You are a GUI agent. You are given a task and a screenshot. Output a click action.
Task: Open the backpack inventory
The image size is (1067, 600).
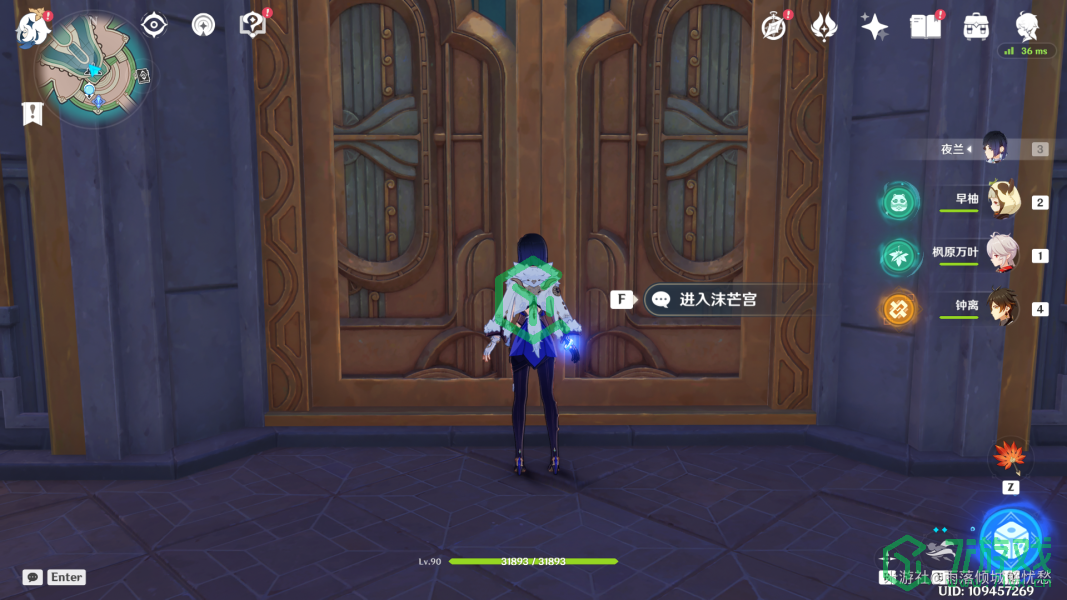[976, 27]
